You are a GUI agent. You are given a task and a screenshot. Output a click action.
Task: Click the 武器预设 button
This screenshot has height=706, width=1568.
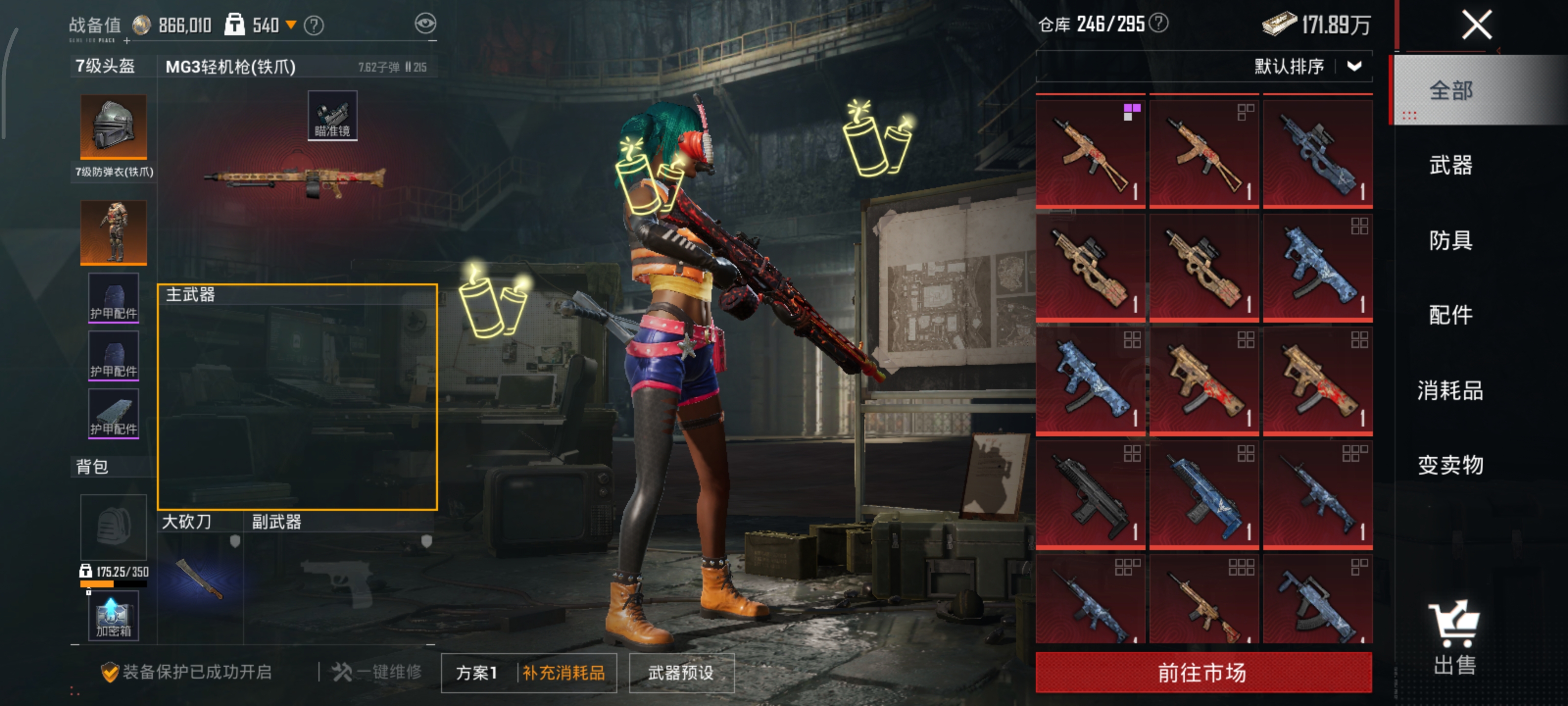[681, 673]
